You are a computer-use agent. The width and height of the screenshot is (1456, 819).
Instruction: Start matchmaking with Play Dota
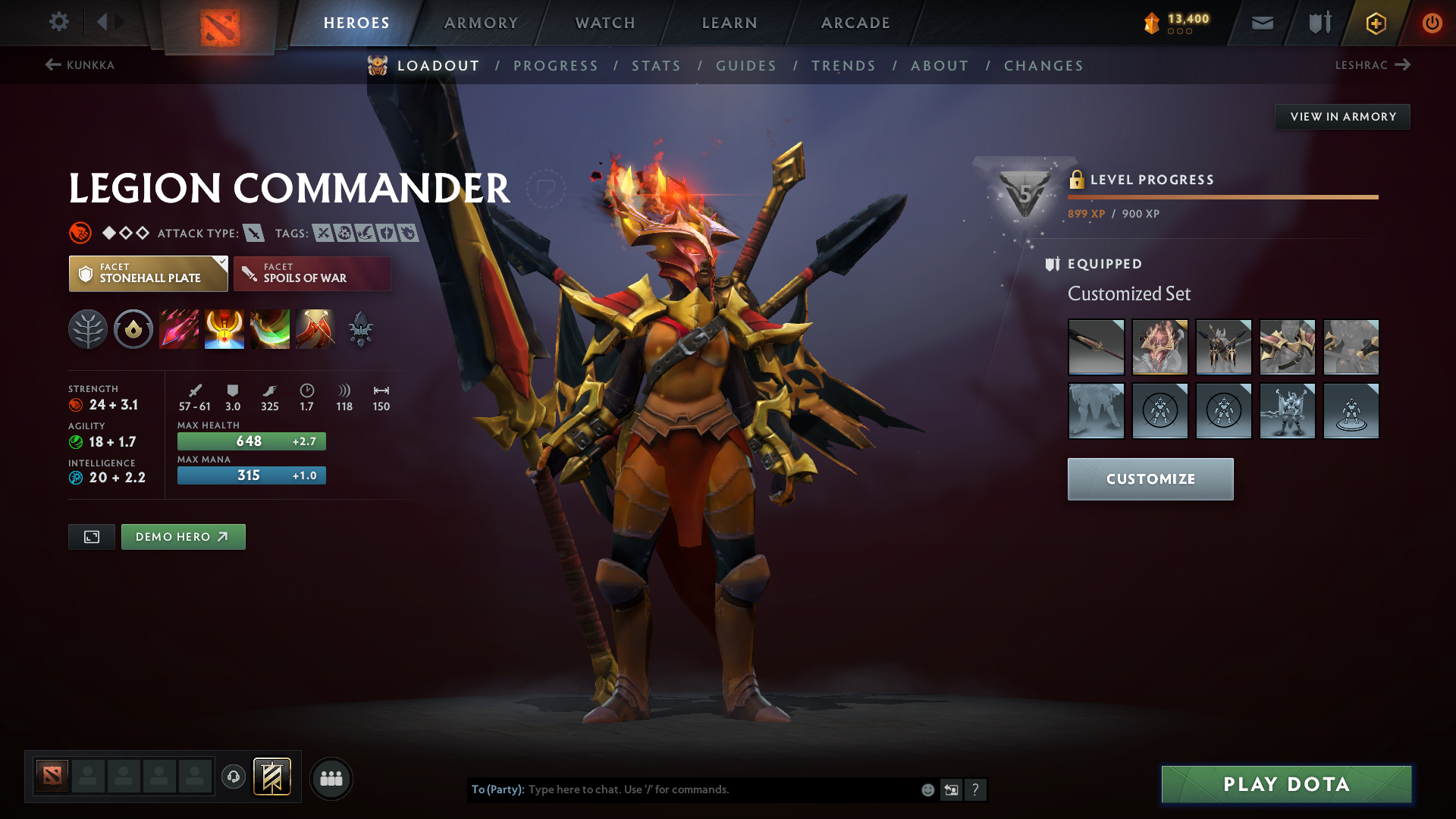pyautogui.click(x=1286, y=784)
